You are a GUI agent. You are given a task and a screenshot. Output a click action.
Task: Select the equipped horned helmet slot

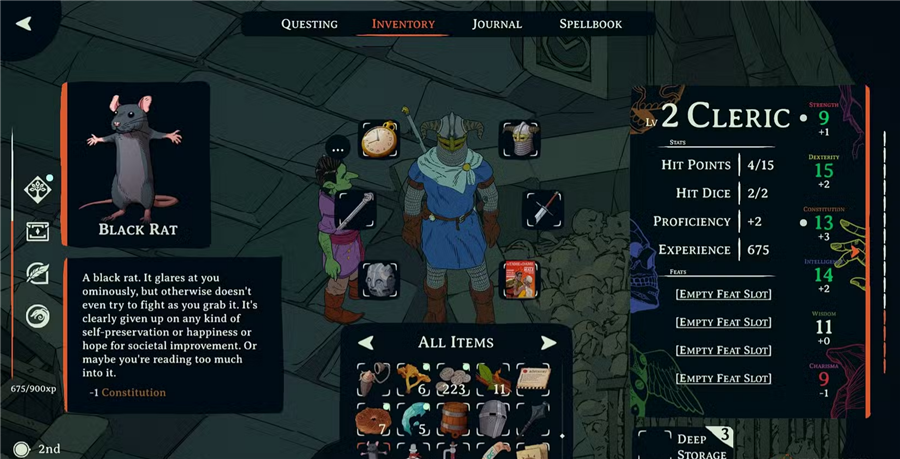click(519, 140)
